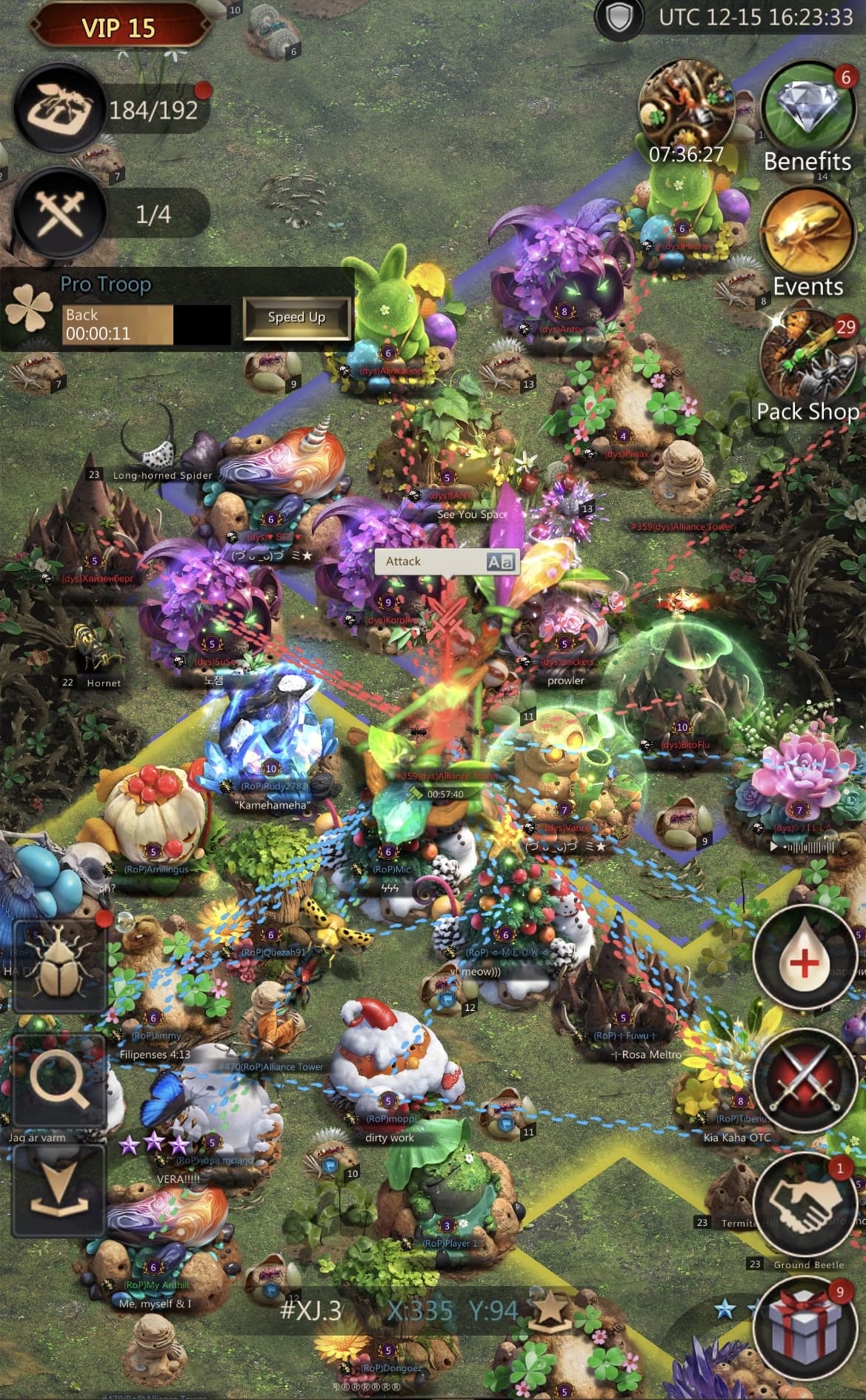Image resolution: width=866 pixels, height=1400 pixels.
Task: Toggle the Aa translate icon on Attack label
Action: coord(500,562)
